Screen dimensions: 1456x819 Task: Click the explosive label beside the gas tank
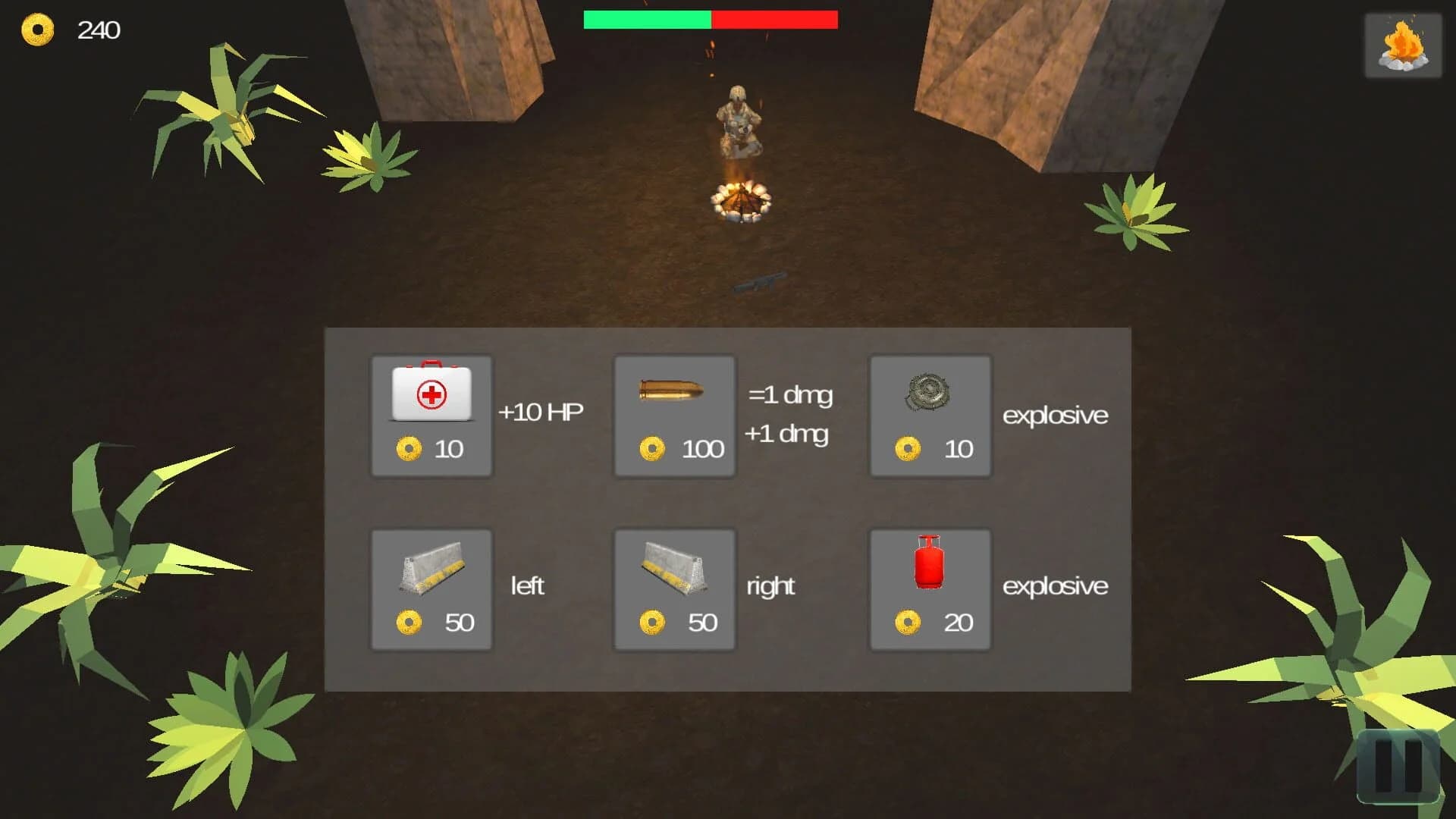point(1055,586)
